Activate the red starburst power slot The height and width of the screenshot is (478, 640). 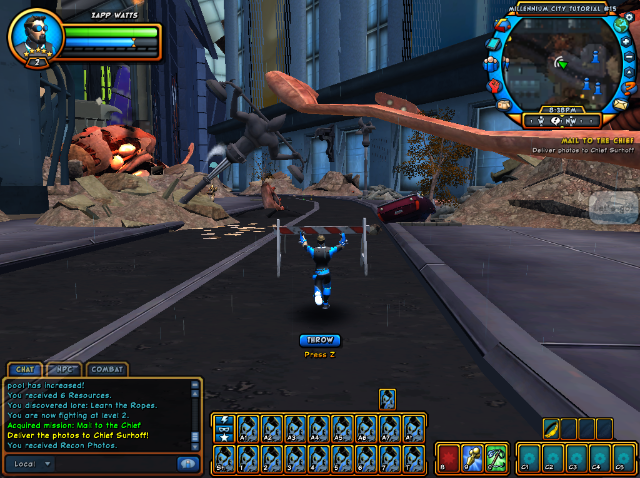[x=447, y=457]
